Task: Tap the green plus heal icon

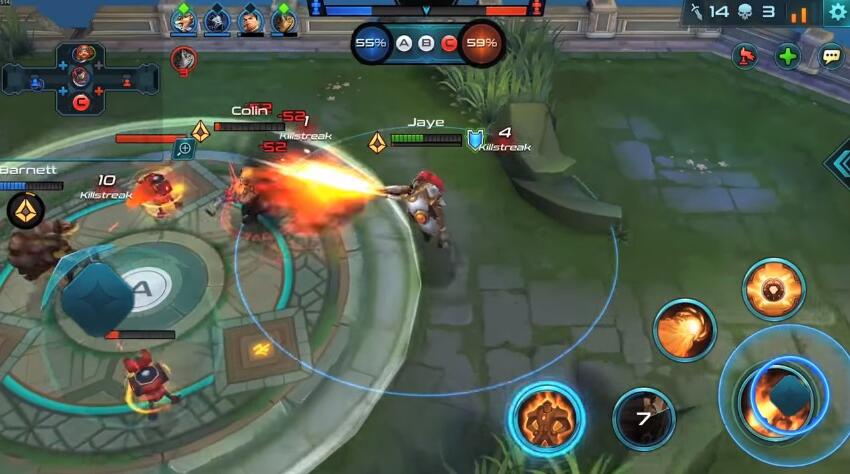Action: pyautogui.click(x=788, y=56)
